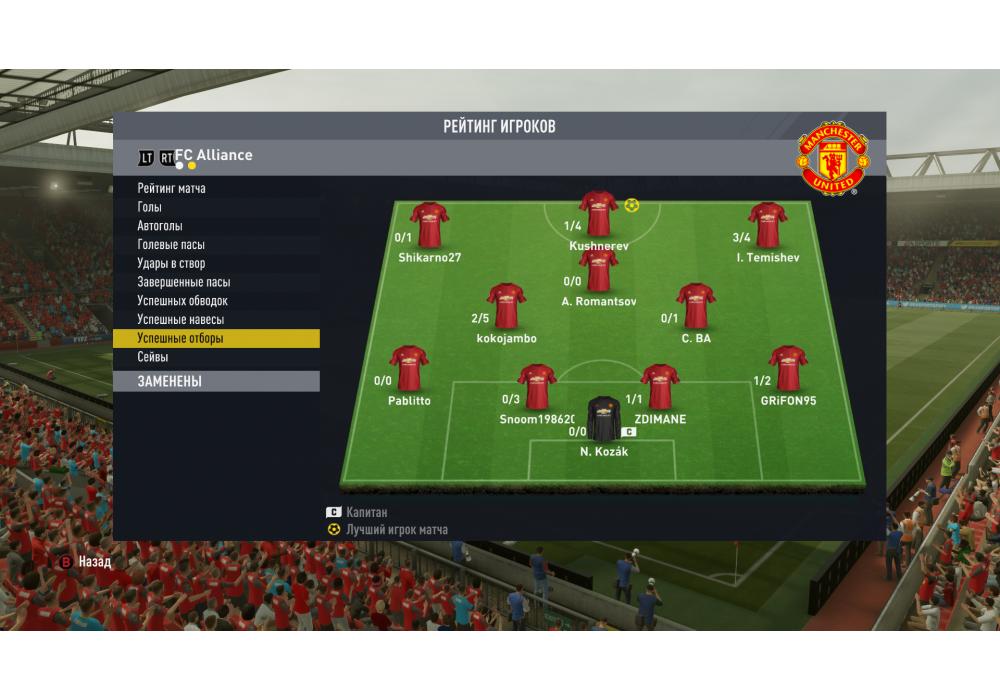Click the highlighted Успешные отборы entry
The image size is (1000, 700).
click(181, 339)
